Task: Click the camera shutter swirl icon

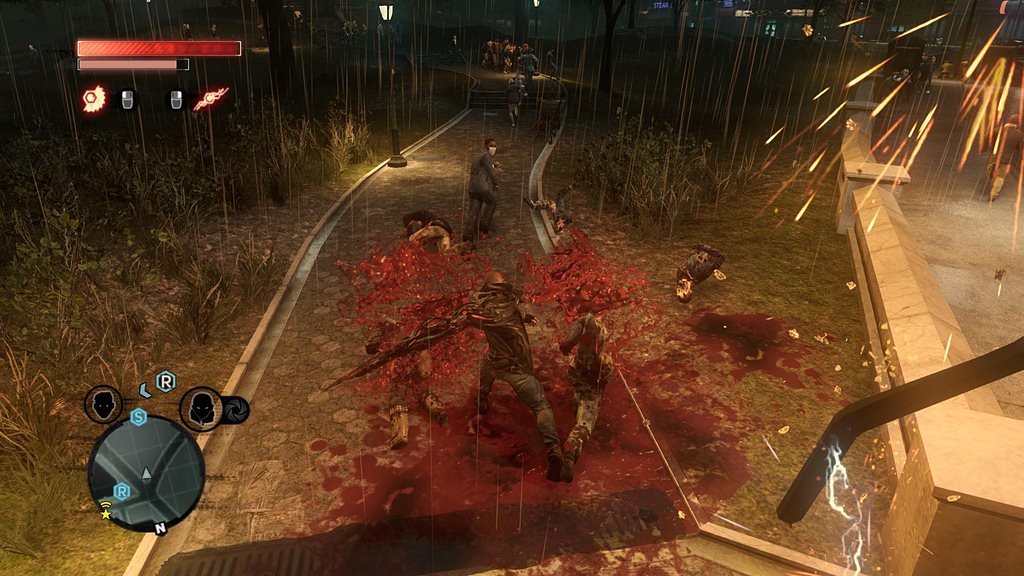Action: tap(236, 410)
